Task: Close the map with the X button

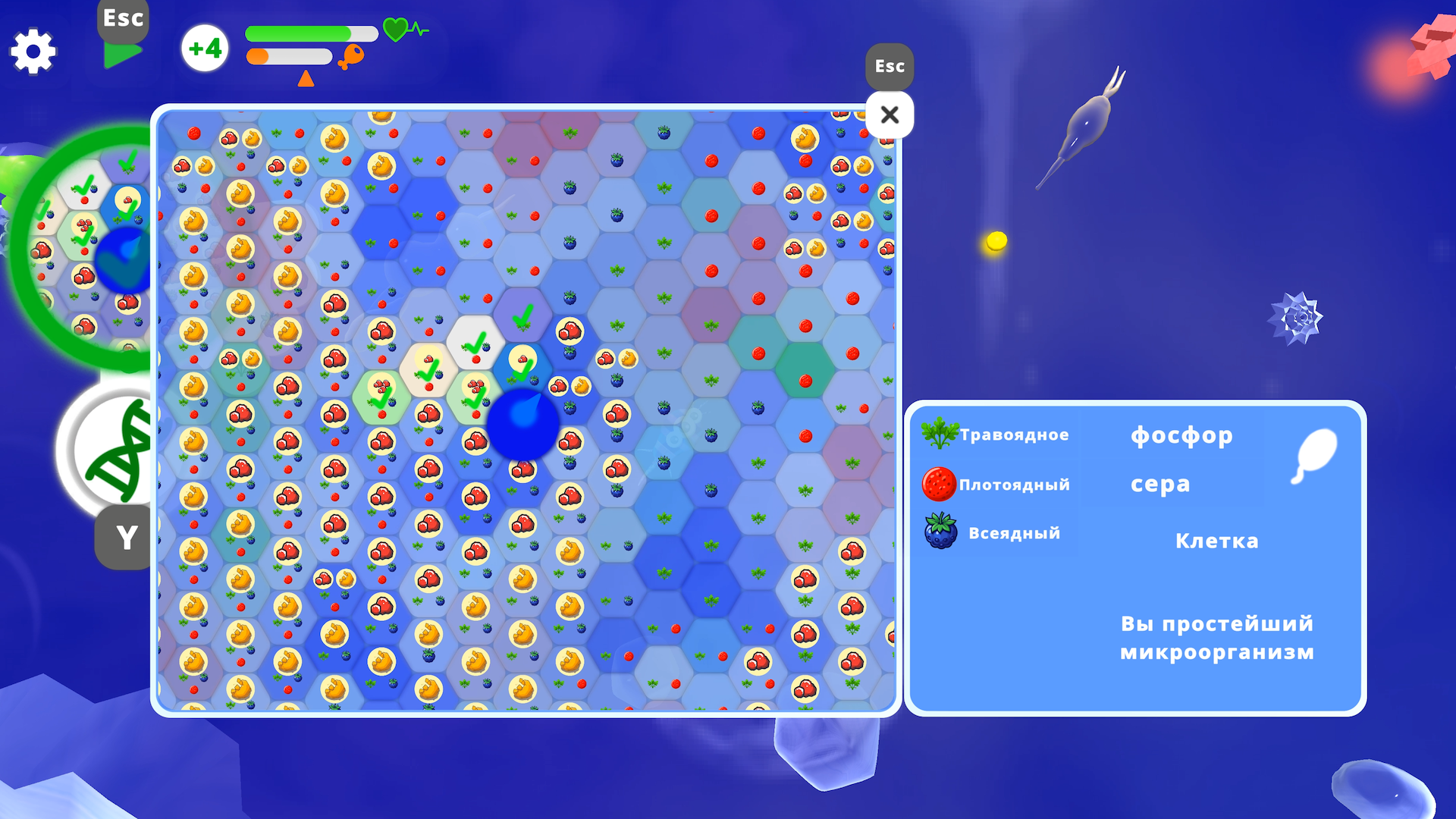Action: tap(889, 114)
